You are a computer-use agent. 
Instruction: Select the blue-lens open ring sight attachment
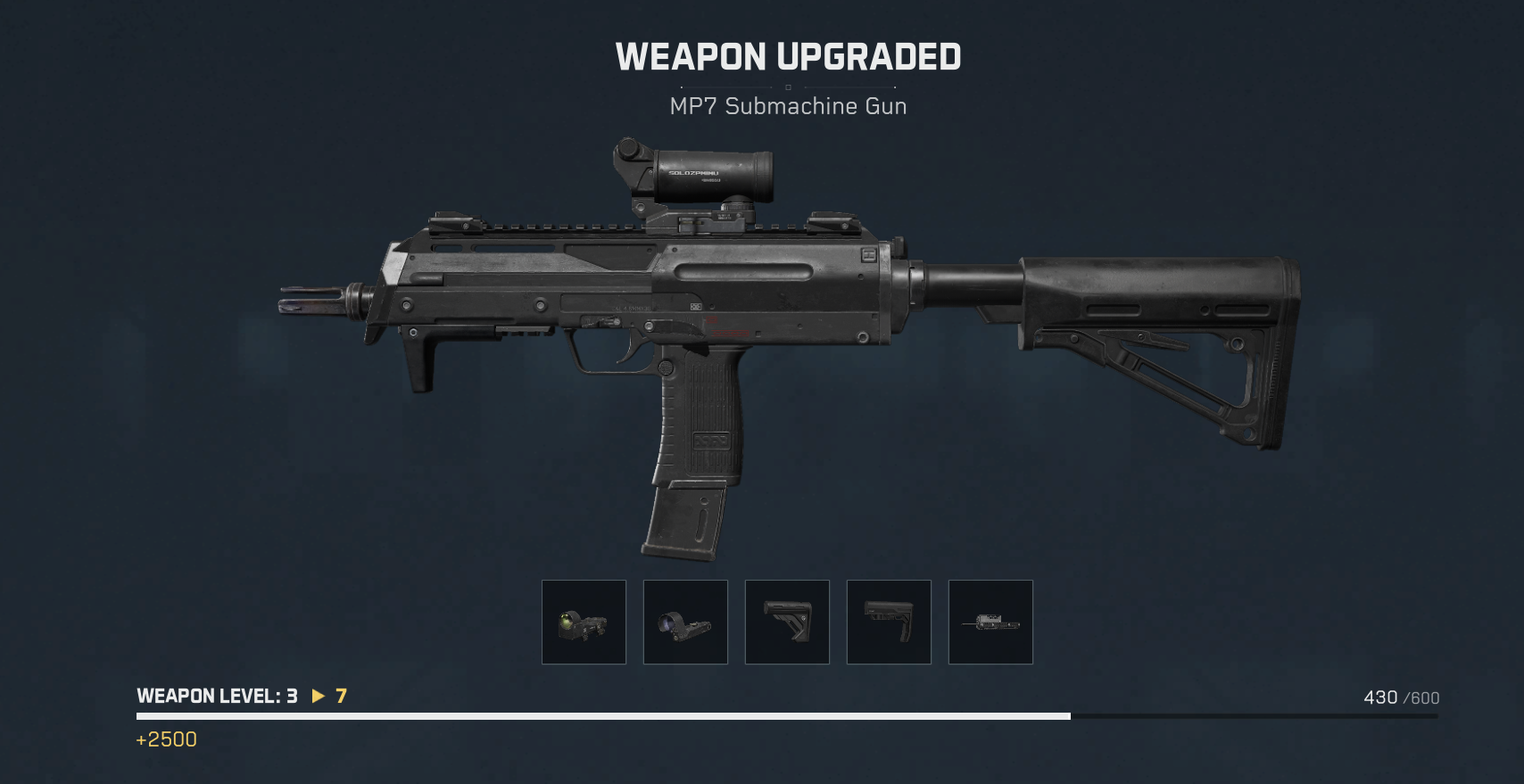click(x=685, y=623)
